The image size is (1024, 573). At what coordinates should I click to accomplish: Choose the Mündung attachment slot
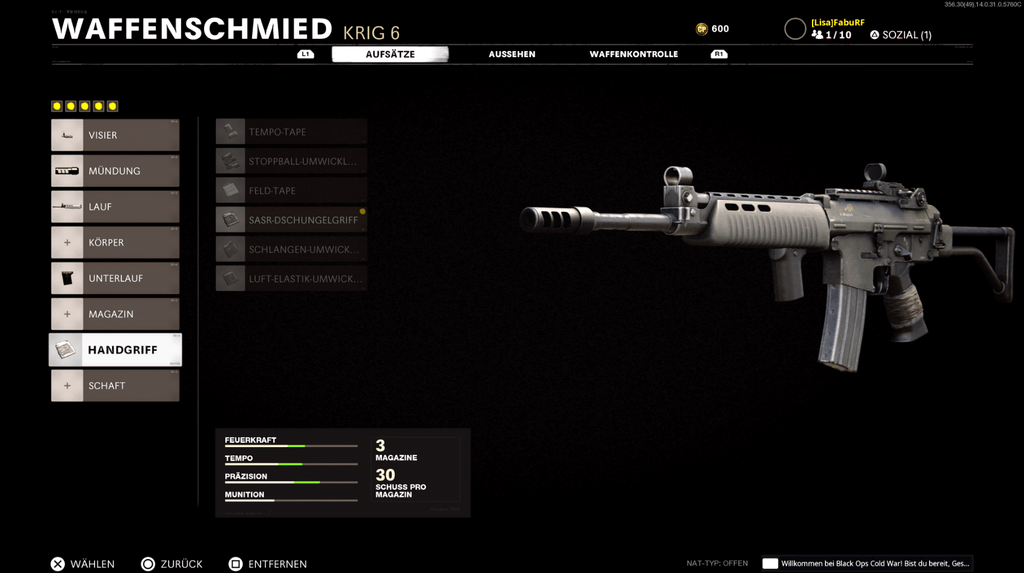point(115,171)
